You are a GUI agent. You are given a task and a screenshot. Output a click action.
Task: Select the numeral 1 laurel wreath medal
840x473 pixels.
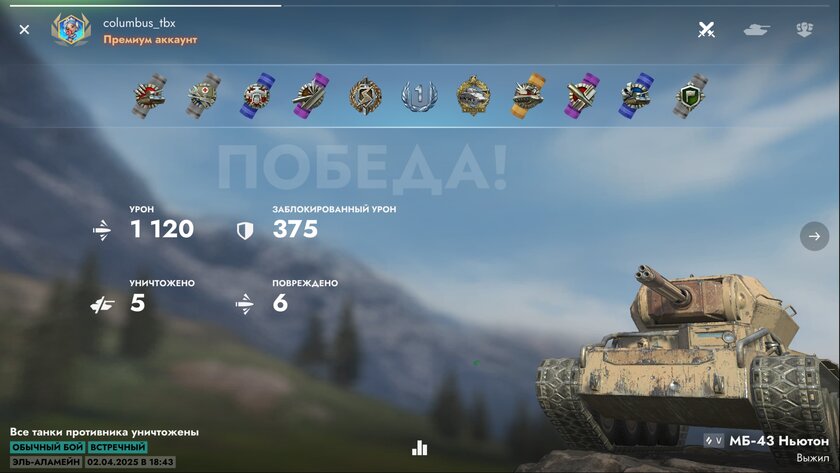click(x=419, y=96)
